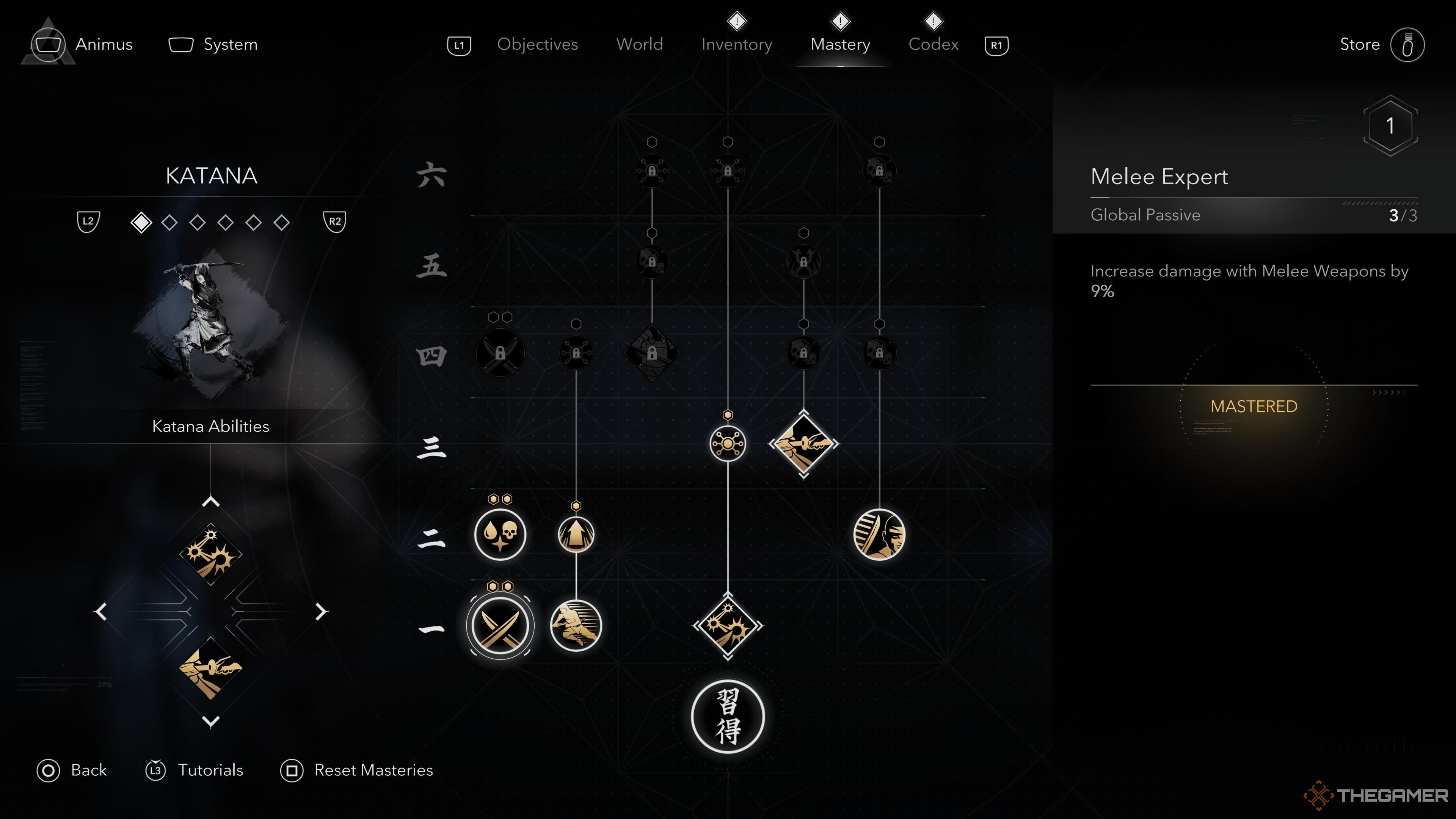Switch to the Inventory tab
The width and height of the screenshot is (1456, 819).
tap(736, 45)
